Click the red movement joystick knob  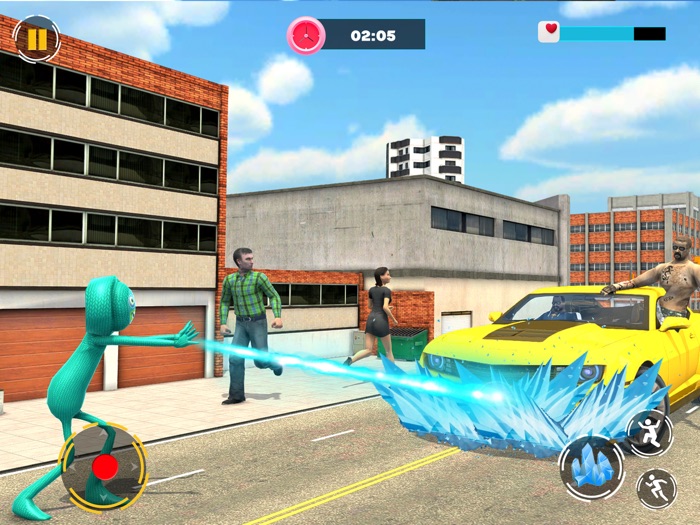click(x=104, y=466)
